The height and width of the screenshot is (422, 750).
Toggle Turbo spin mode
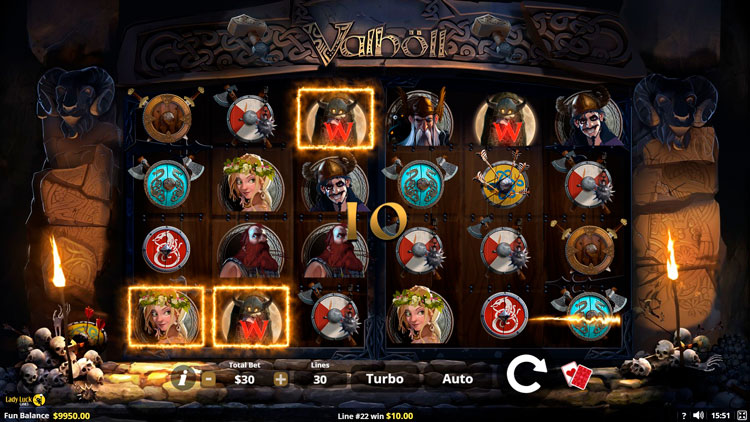(385, 379)
